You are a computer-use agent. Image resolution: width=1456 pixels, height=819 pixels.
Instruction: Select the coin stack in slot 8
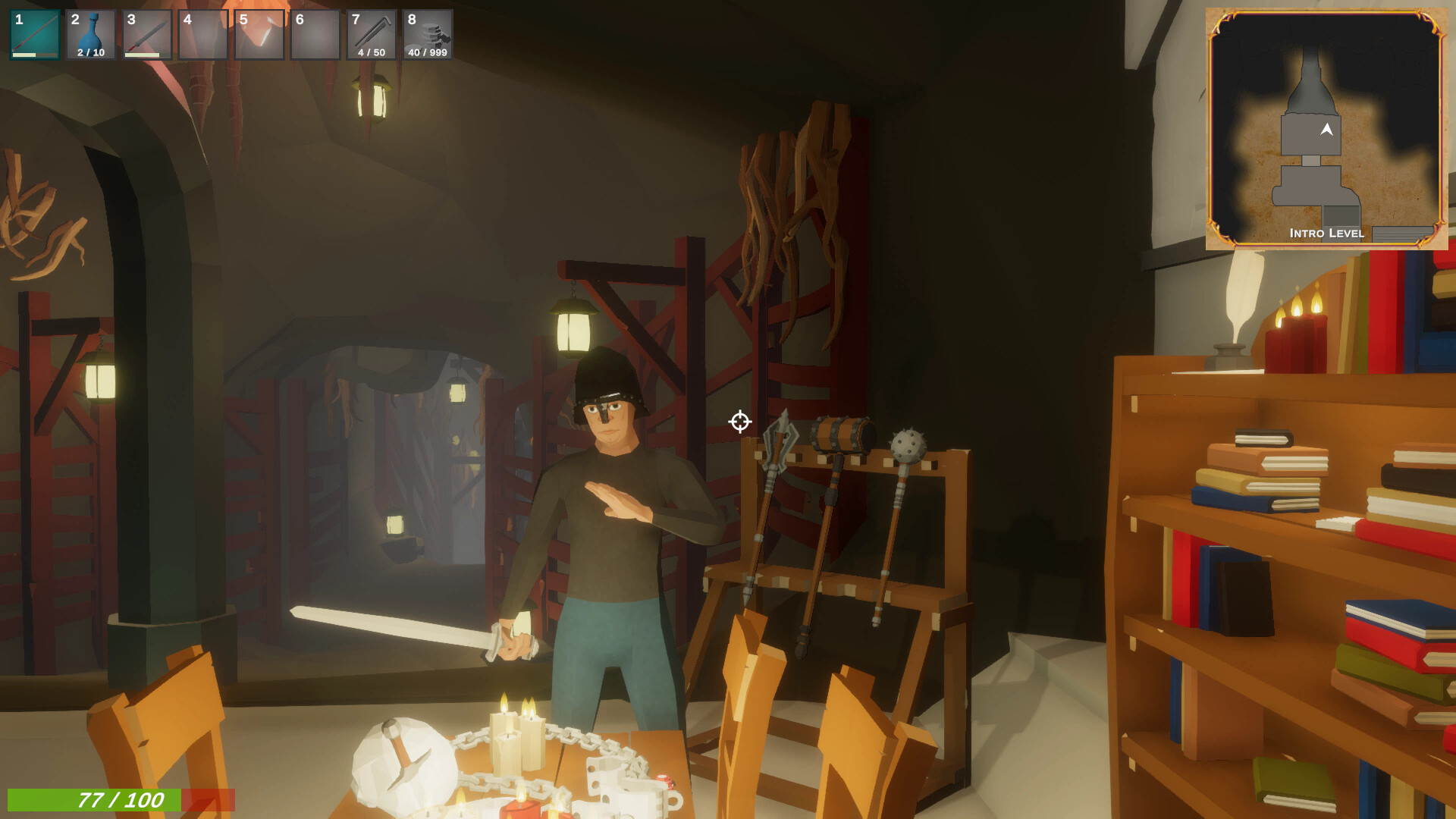(427, 30)
